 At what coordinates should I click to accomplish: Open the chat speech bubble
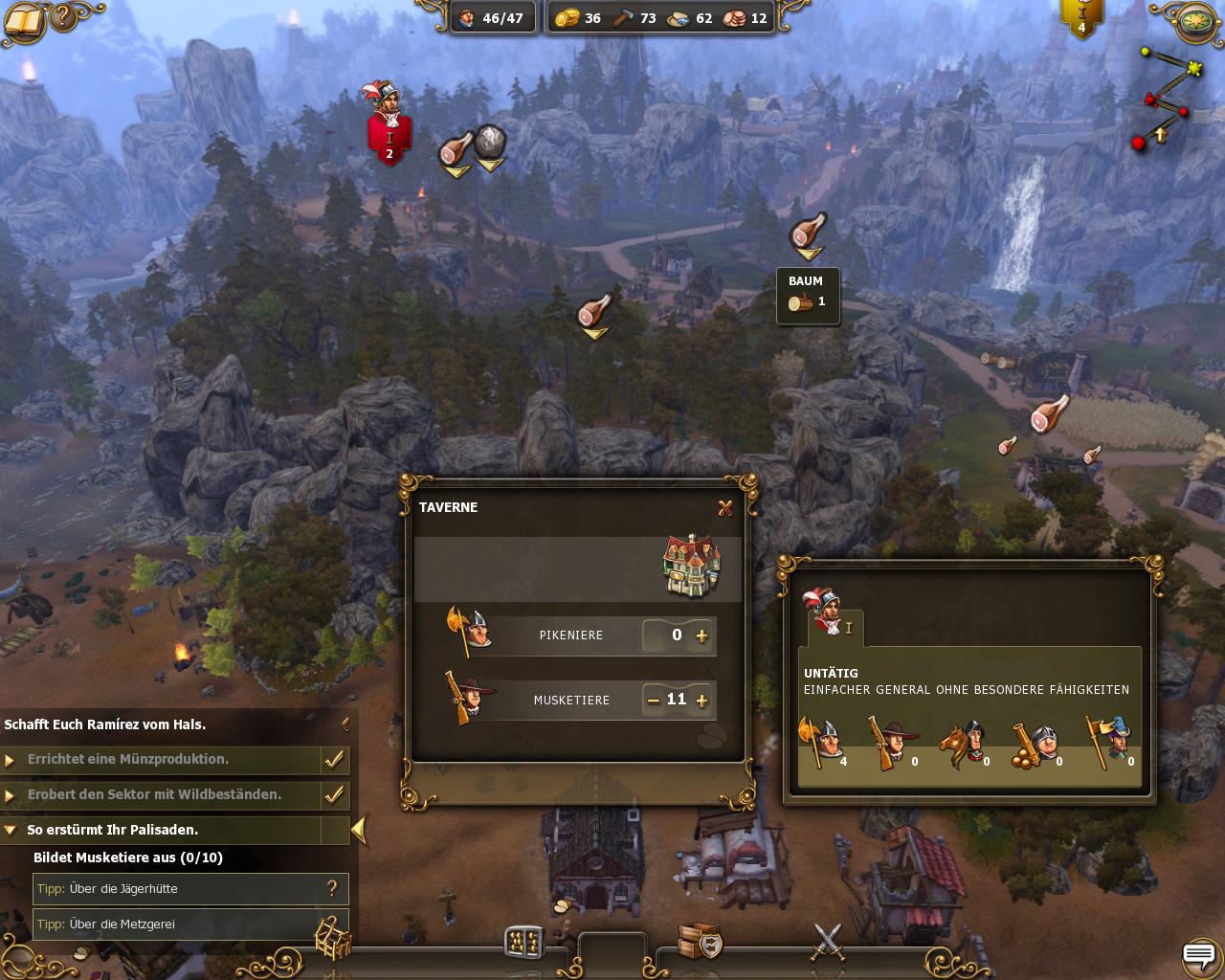[x=1198, y=954]
